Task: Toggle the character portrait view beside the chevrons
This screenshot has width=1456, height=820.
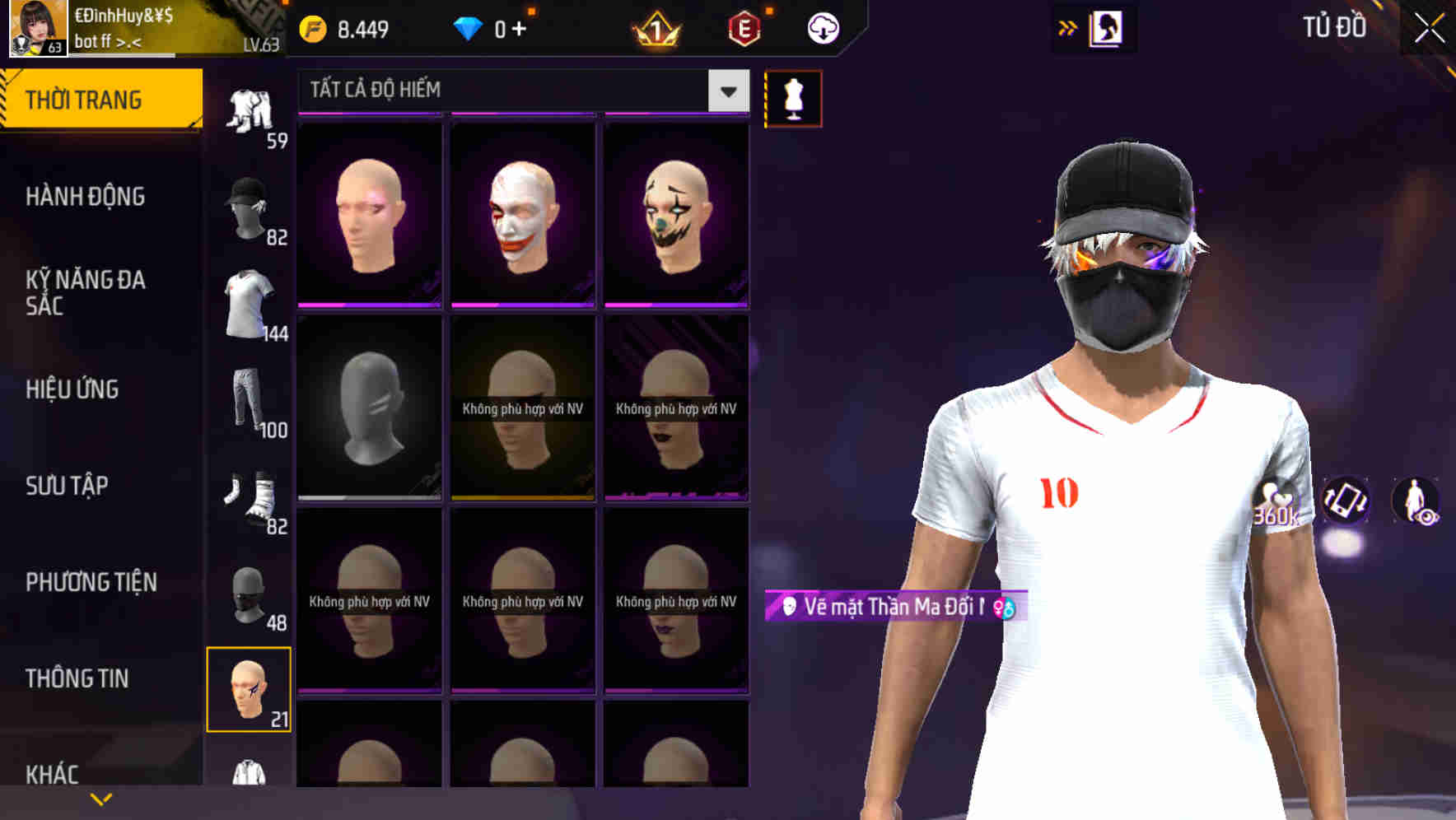Action: click(1108, 27)
